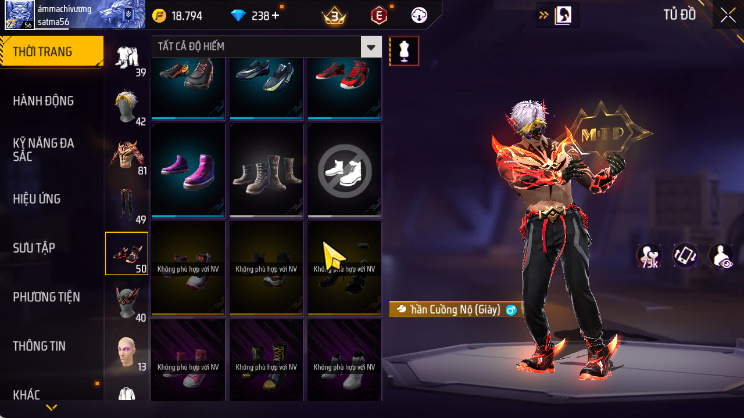
Task: Close the Tủ Đồ vault screen
Action: click(x=727, y=15)
